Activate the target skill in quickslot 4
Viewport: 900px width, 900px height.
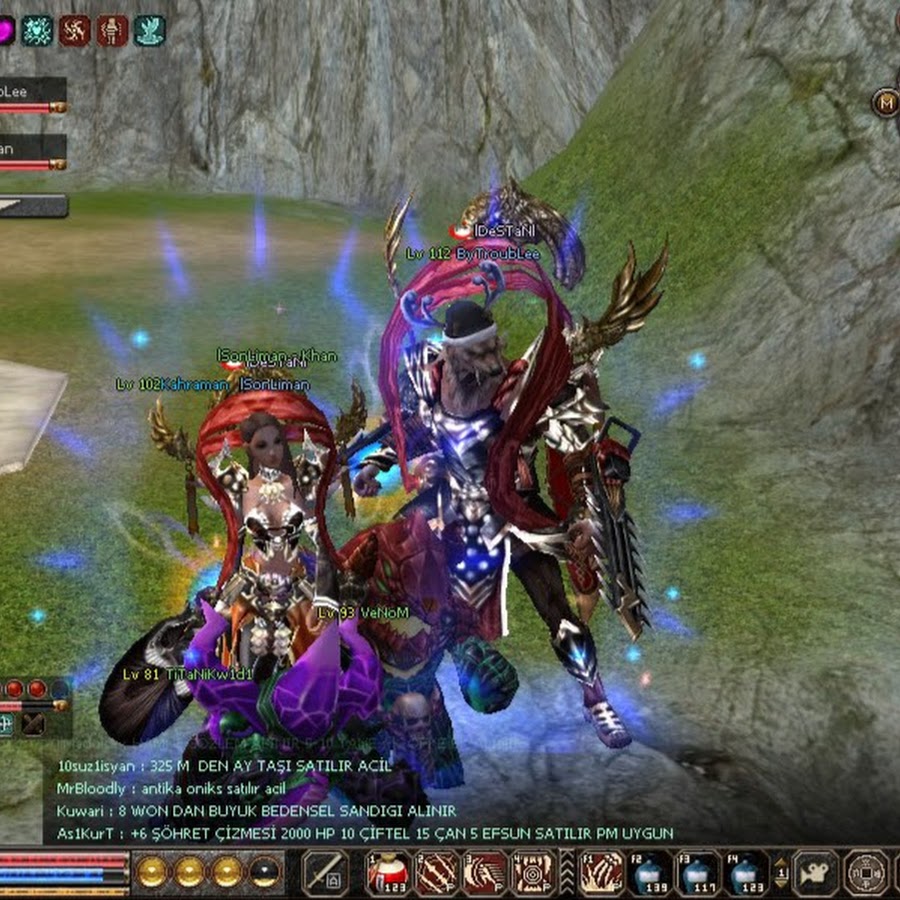click(x=533, y=872)
